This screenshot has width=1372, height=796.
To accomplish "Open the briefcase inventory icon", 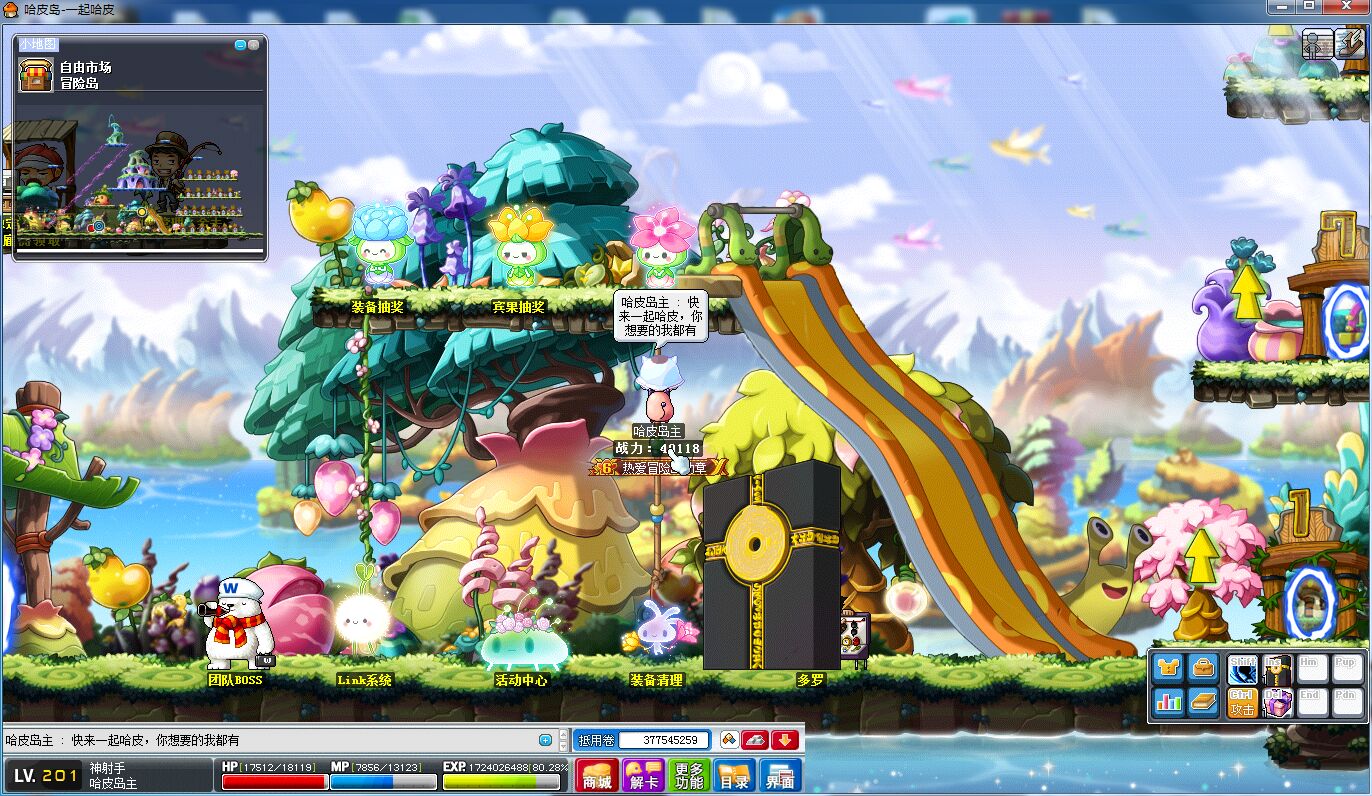I will point(1202,668).
